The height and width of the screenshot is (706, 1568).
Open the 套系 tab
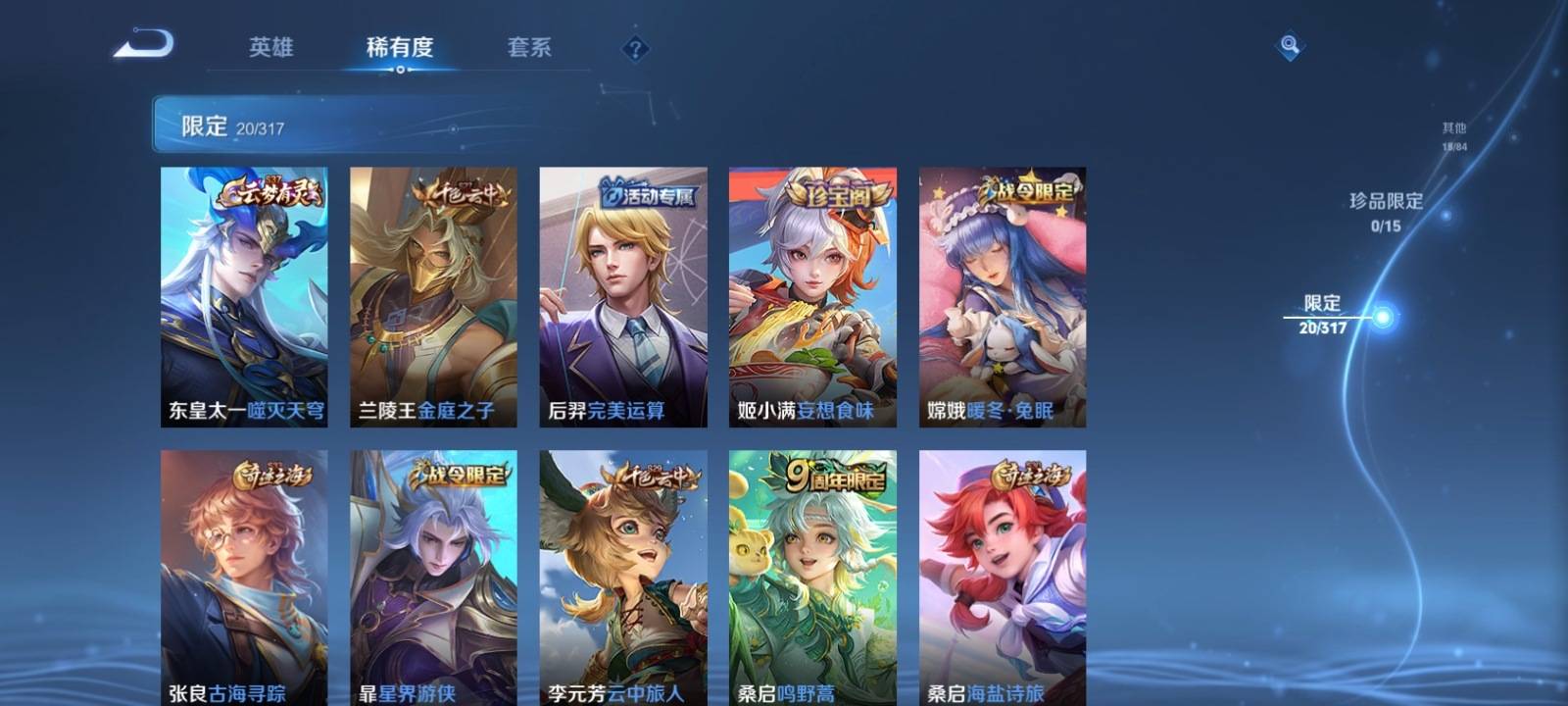529,47
